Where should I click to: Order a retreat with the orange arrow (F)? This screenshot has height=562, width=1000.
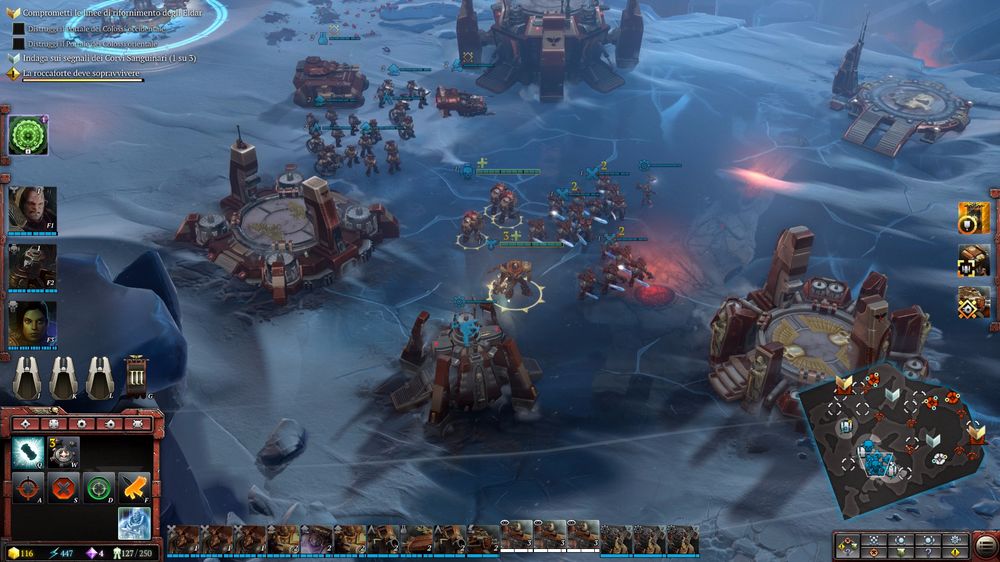[134, 488]
